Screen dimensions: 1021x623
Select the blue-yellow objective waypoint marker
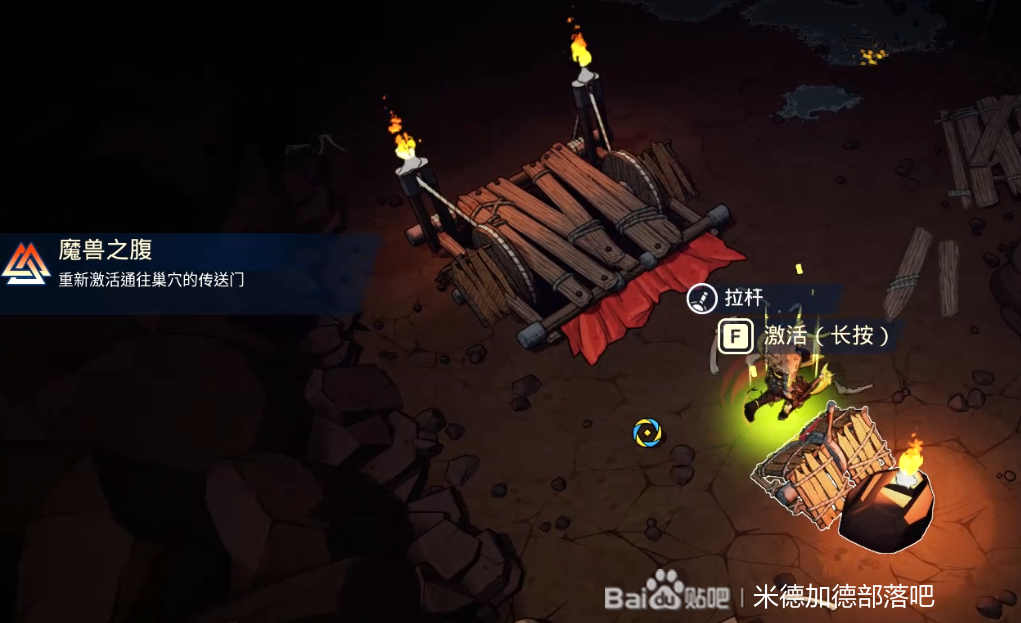point(647,432)
